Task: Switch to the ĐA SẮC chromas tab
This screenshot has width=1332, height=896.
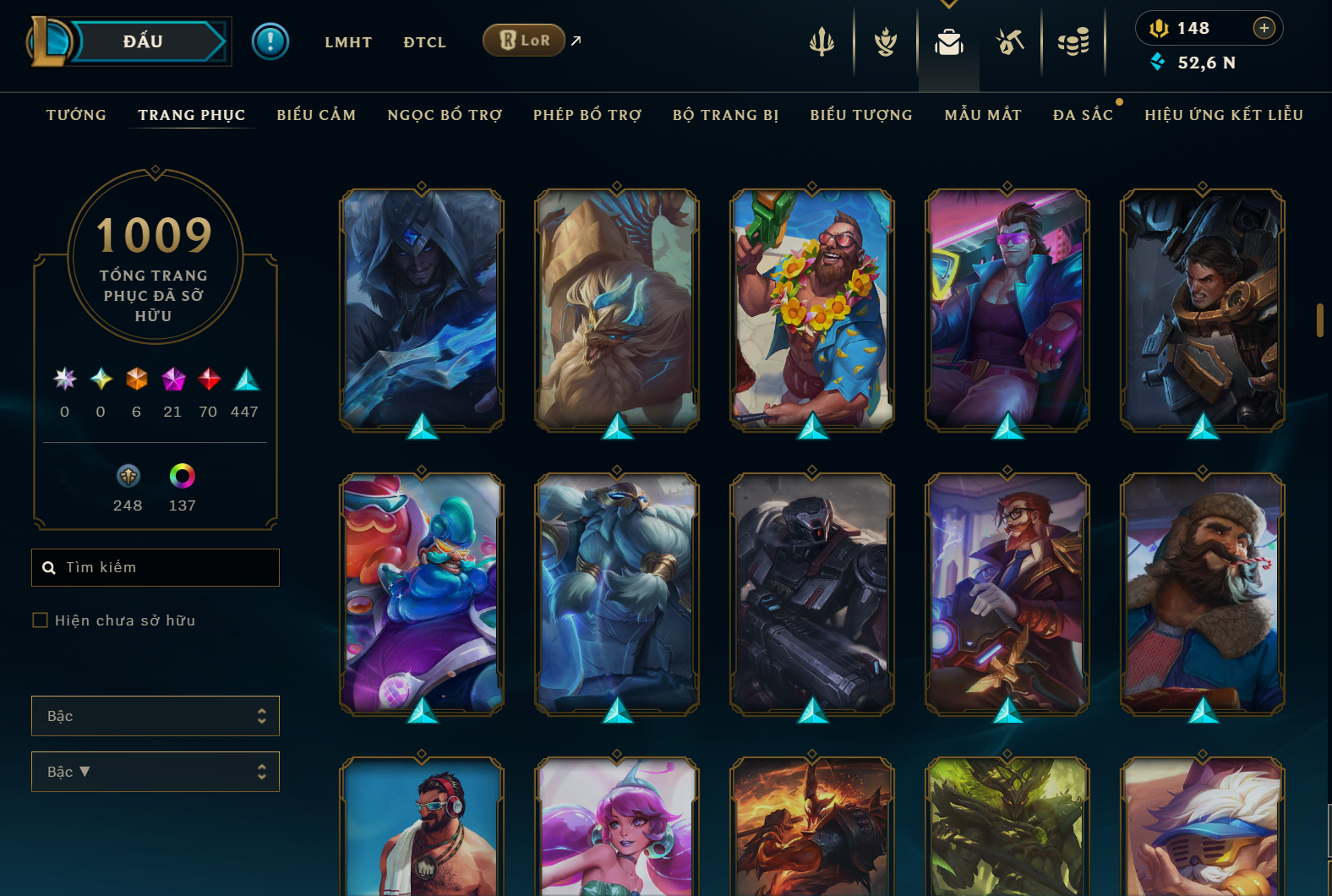Action: tap(1083, 115)
